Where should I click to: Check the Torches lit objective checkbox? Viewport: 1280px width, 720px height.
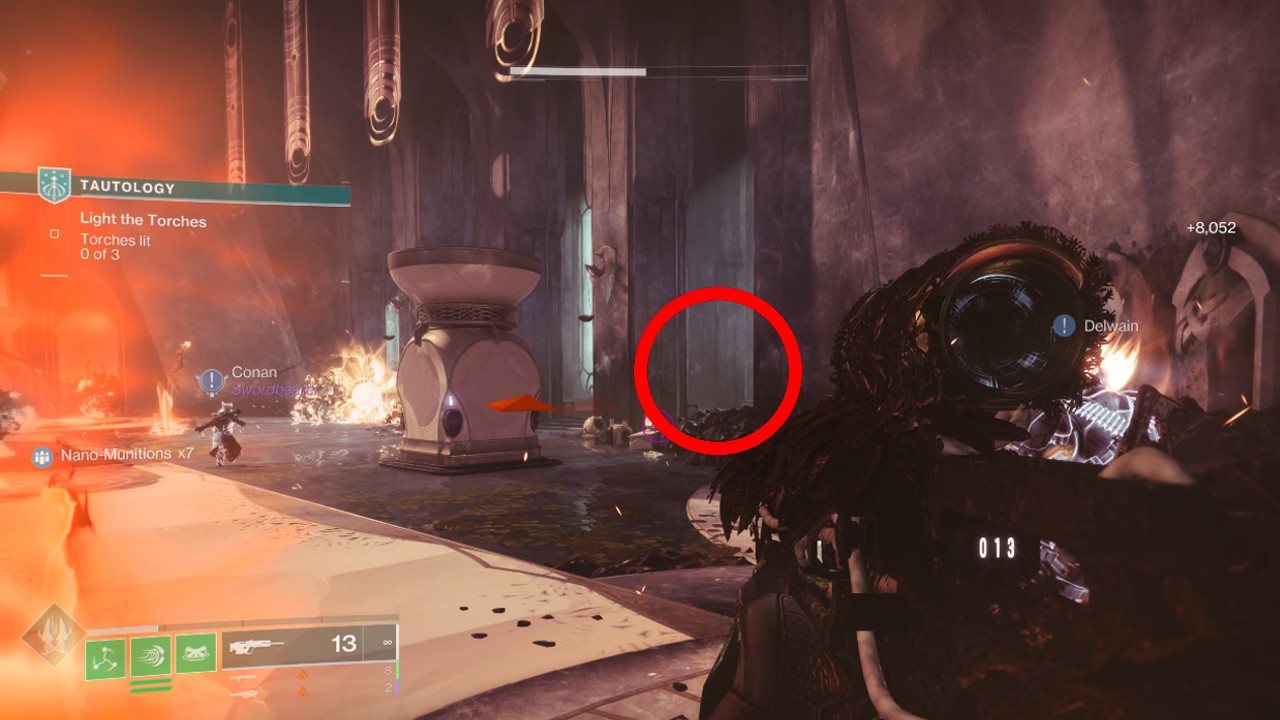tap(54, 234)
